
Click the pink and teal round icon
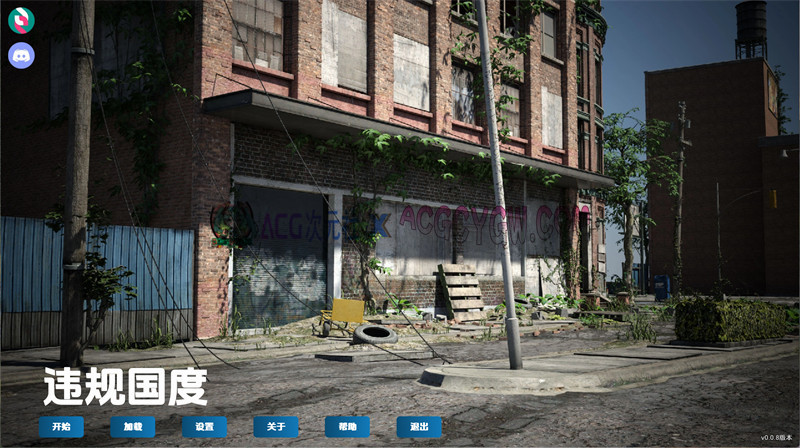pyautogui.click(x=21, y=19)
